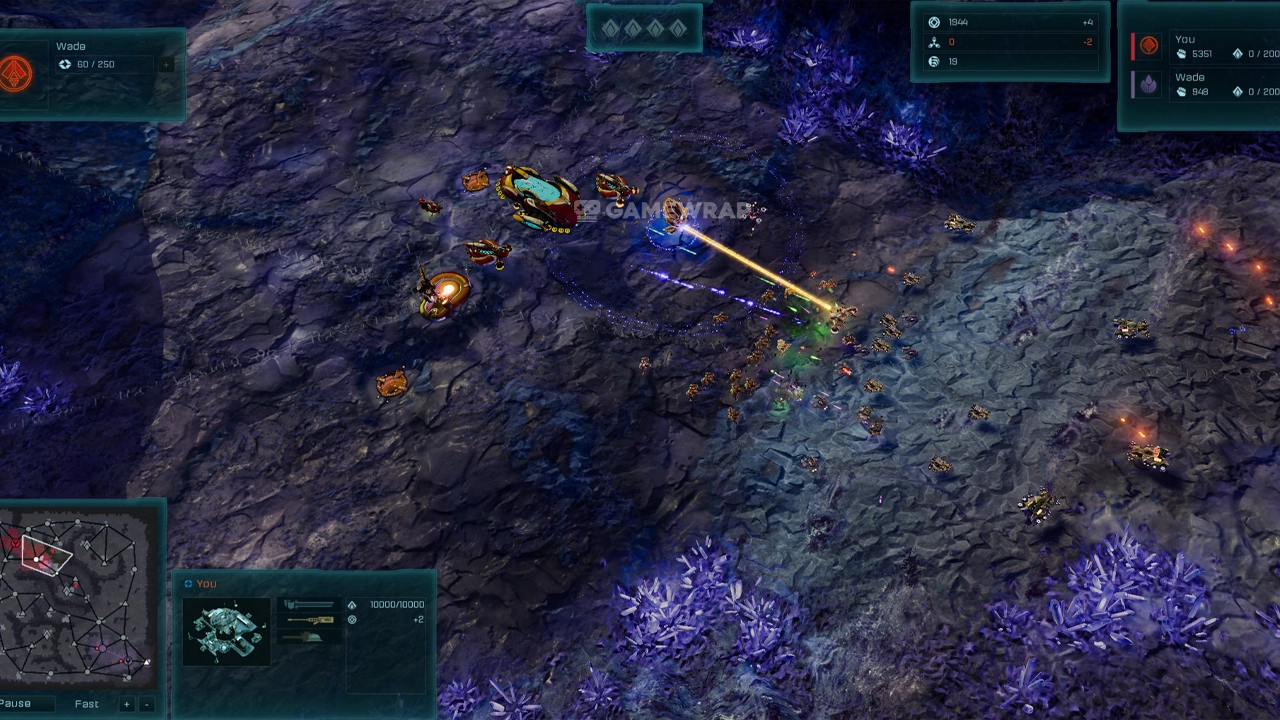1280x720 pixels.
Task: Set game speed to Fast
Action: pyautogui.click(x=87, y=704)
